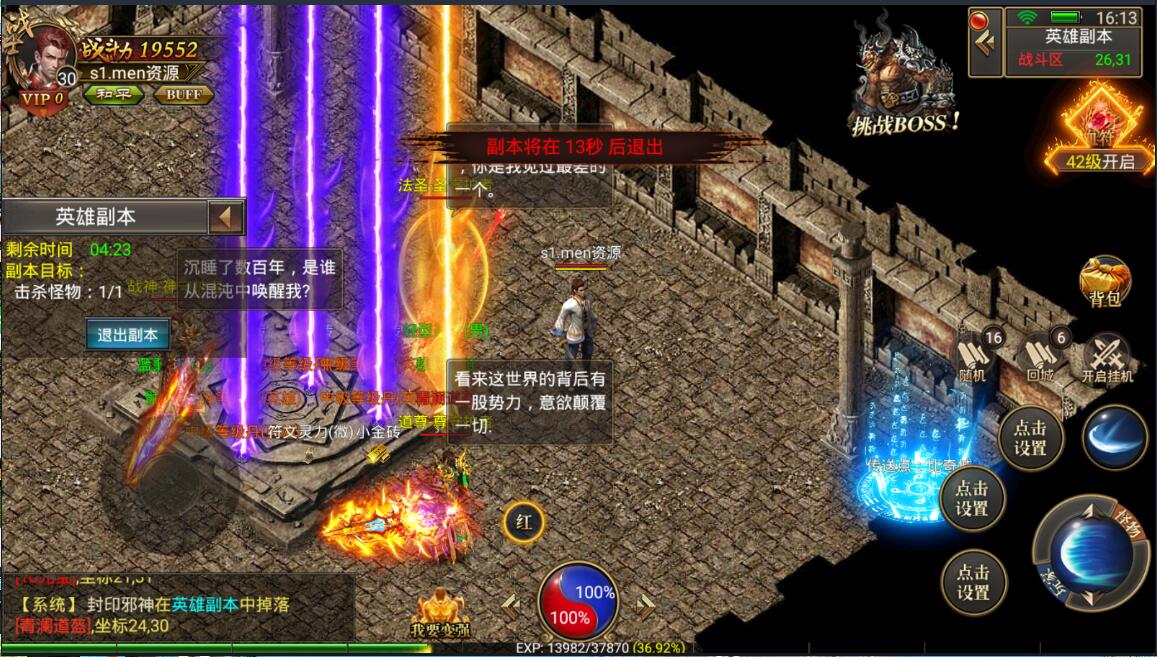Open the 背包 backpack
Image resolution: width=1157 pixels, height=657 pixels.
pyautogui.click(x=1104, y=282)
